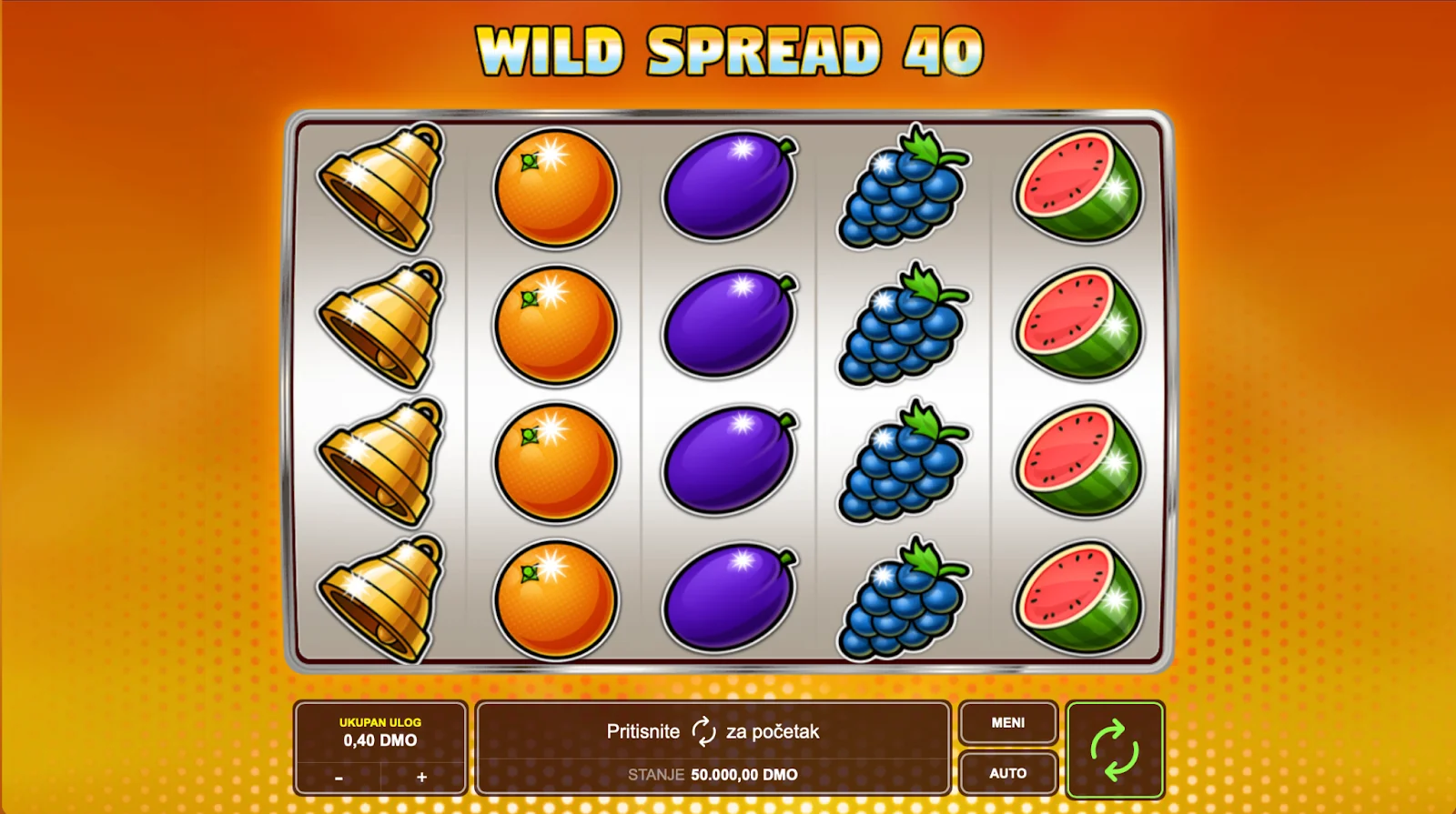
Task: Click the STANJE balance display
Action: click(x=713, y=775)
